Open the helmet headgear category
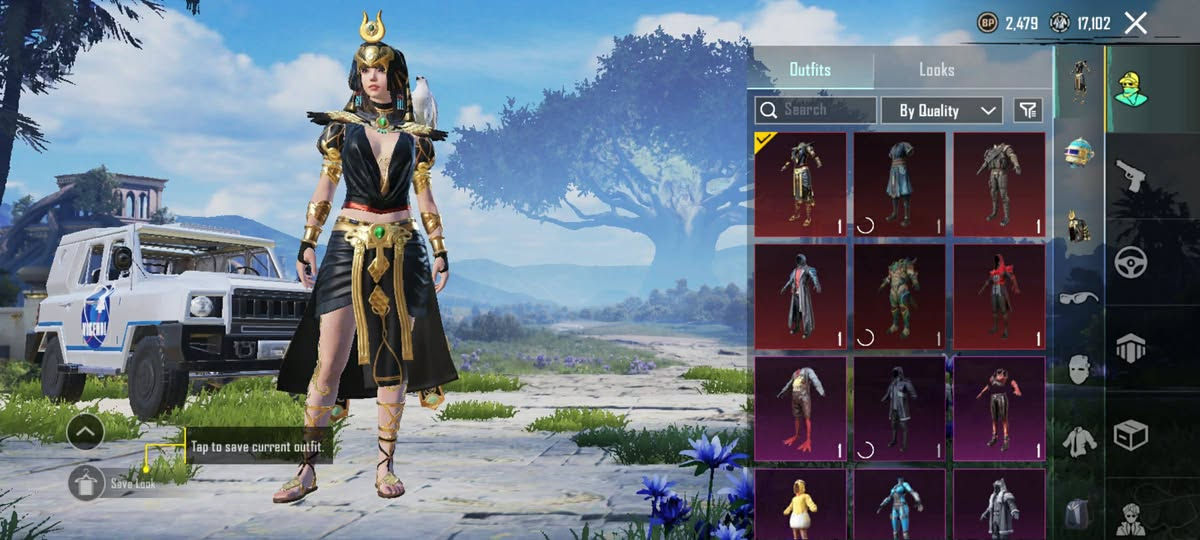 click(1079, 152)
